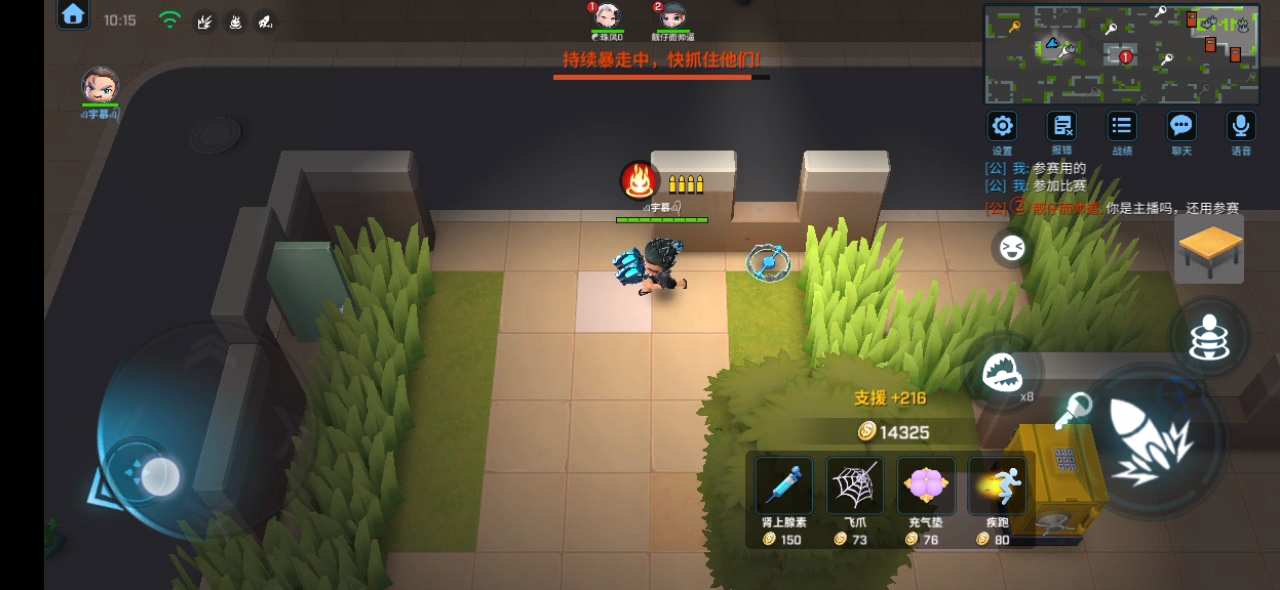Send a laughing emoji reaction
The image size is (1280, 590).
click(1012, 247)
